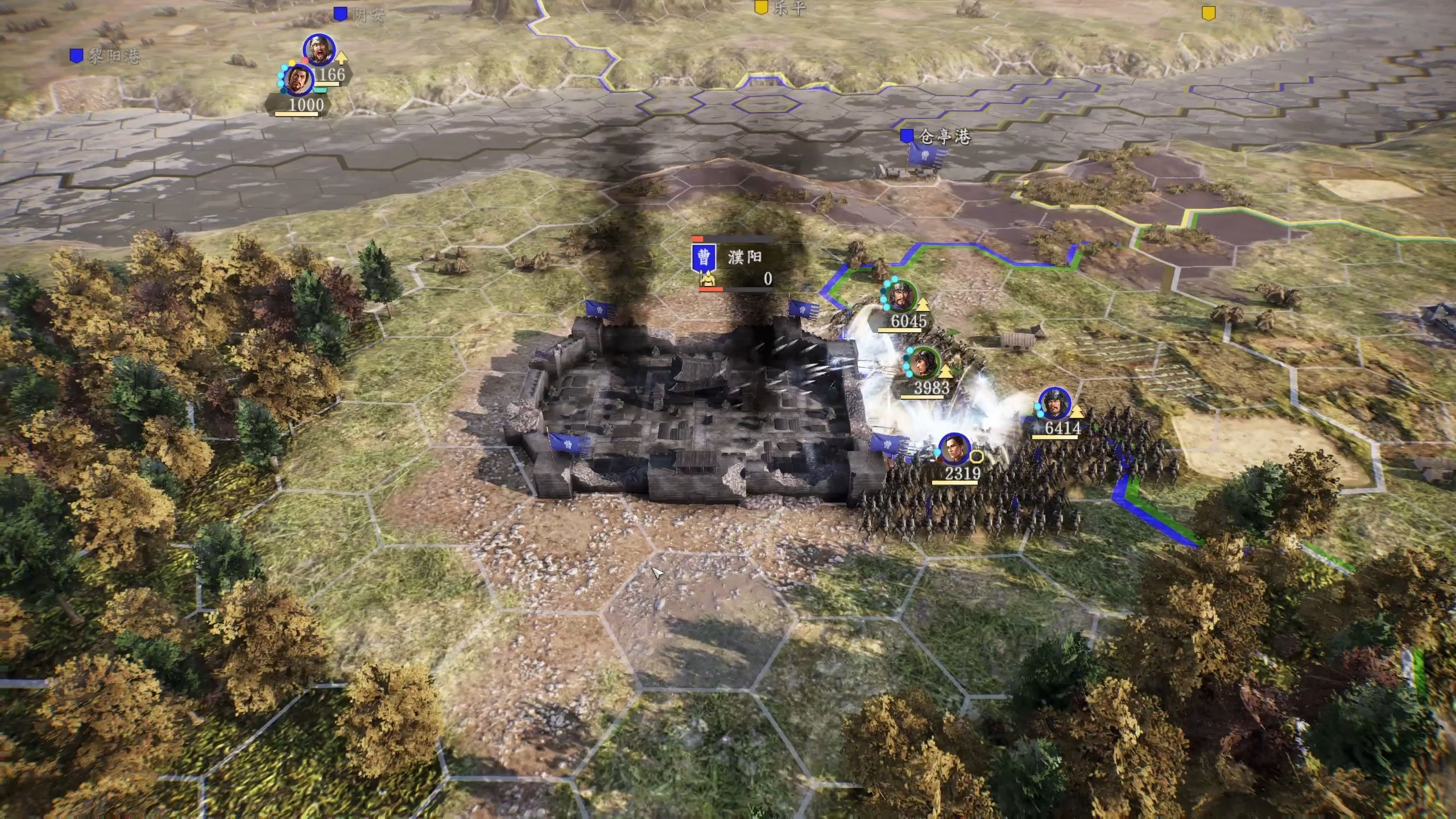Select the 黎阳港 port marker
Screen dimensions: 1456x819
pos(76,56)
